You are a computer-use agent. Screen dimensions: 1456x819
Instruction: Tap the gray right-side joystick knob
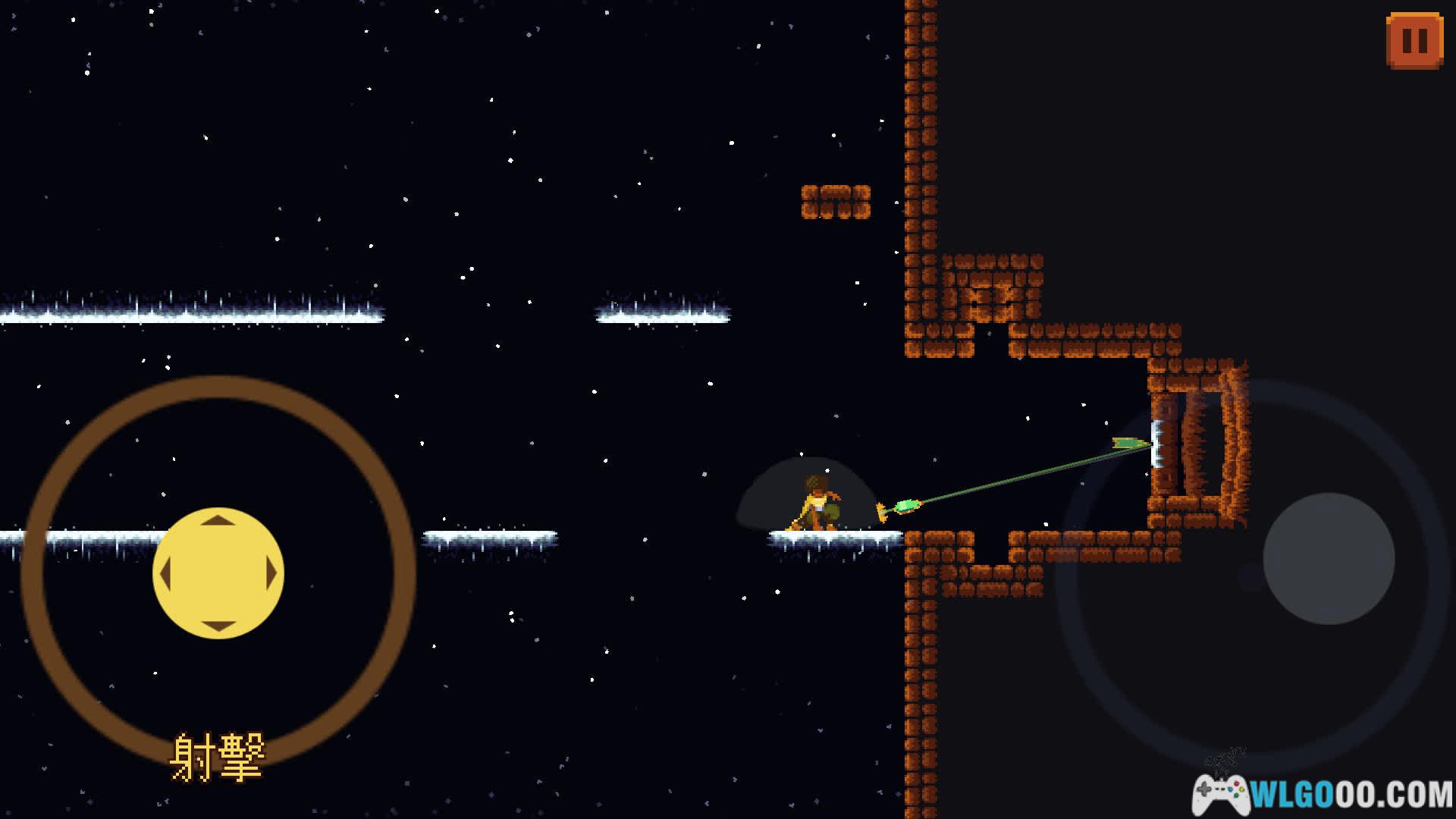[1329, 559]
